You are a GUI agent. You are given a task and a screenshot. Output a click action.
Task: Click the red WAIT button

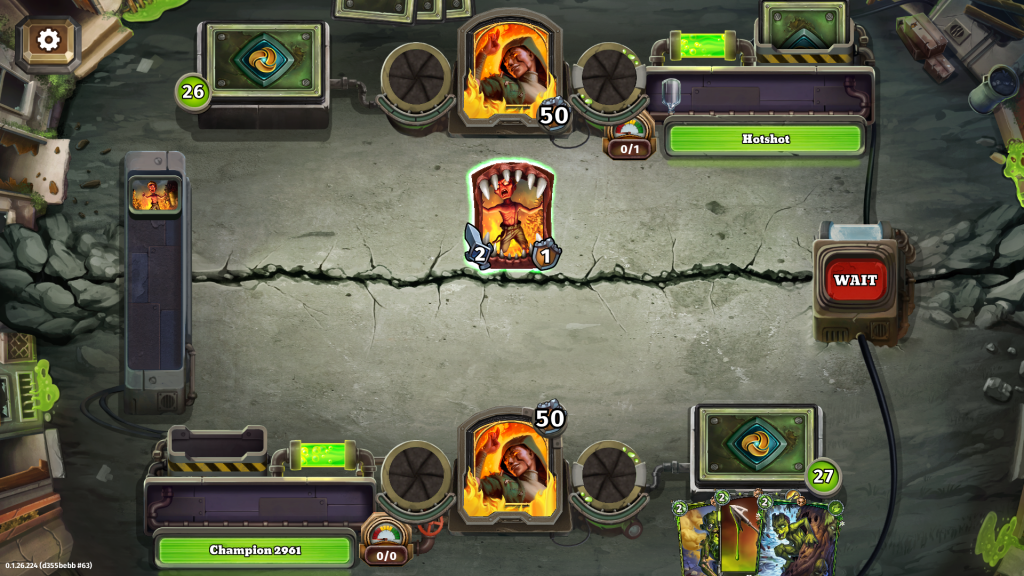[x=855, y=280]
